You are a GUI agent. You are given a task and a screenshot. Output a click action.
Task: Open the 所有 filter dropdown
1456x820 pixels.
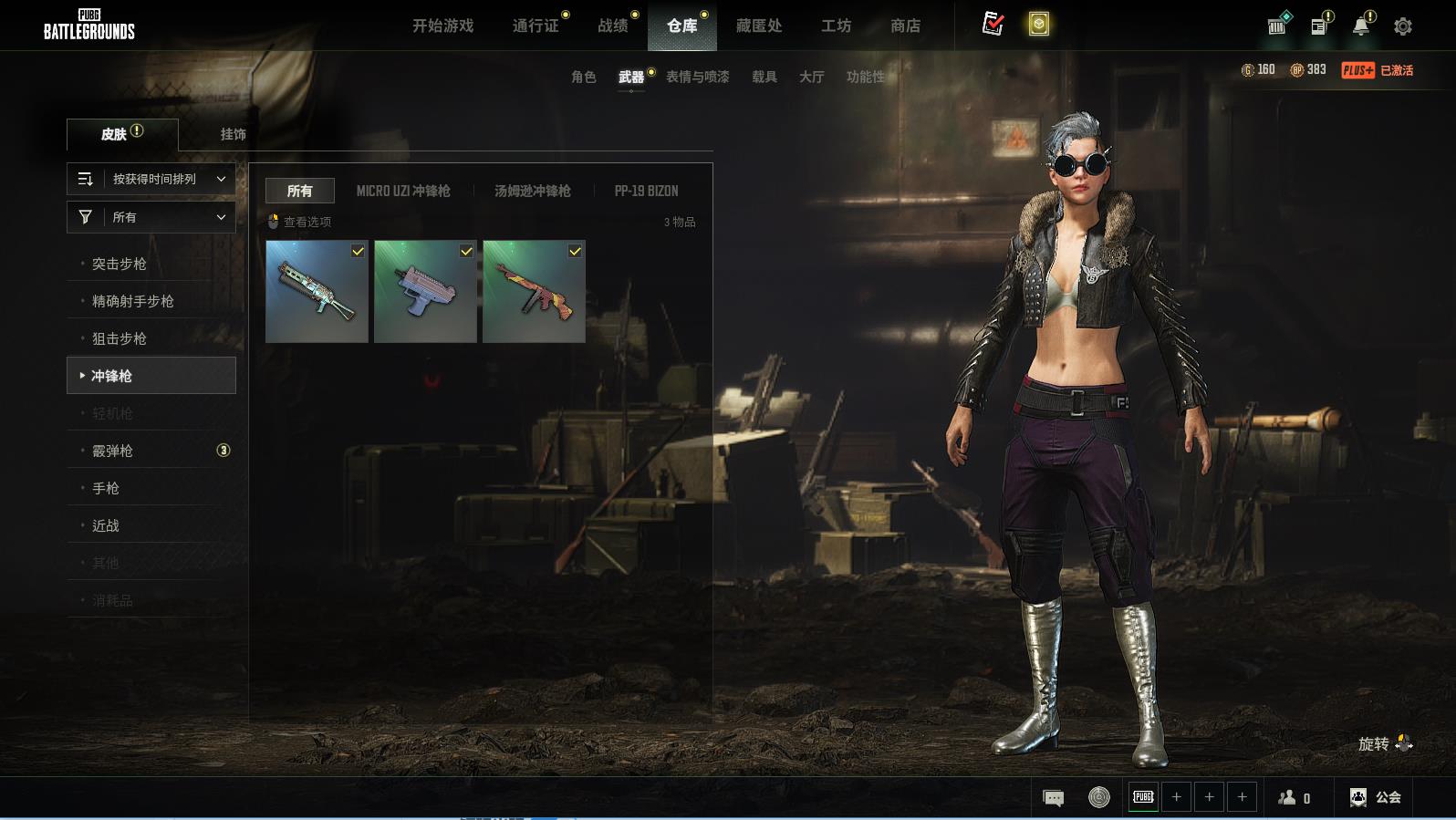point(151,217)
